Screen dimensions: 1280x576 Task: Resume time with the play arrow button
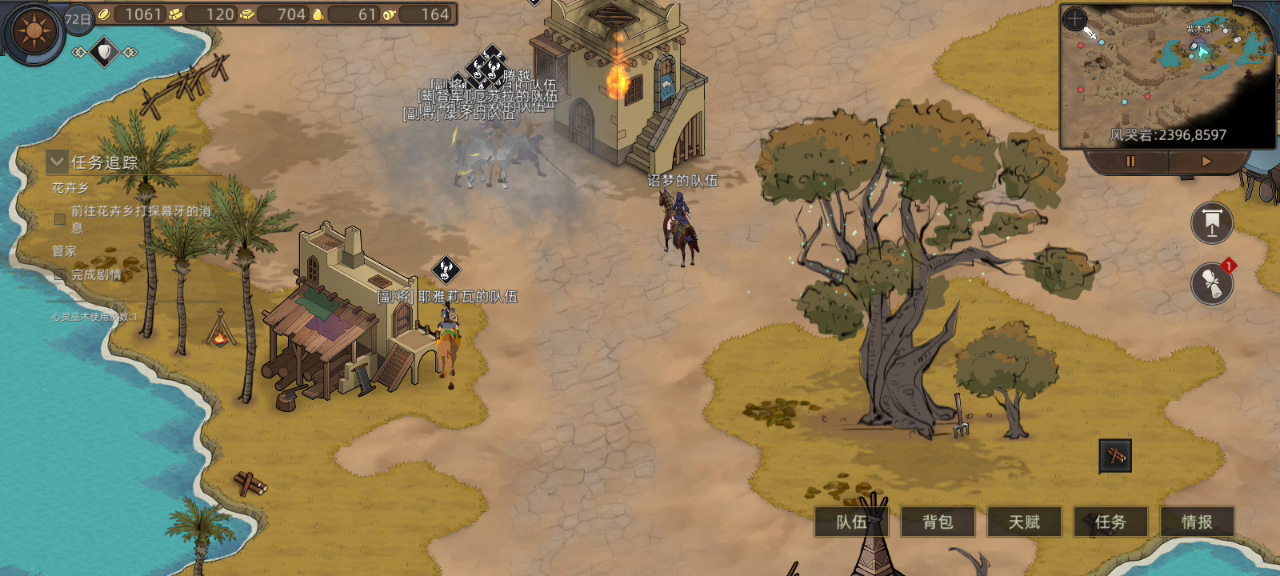coord(1206,161)
